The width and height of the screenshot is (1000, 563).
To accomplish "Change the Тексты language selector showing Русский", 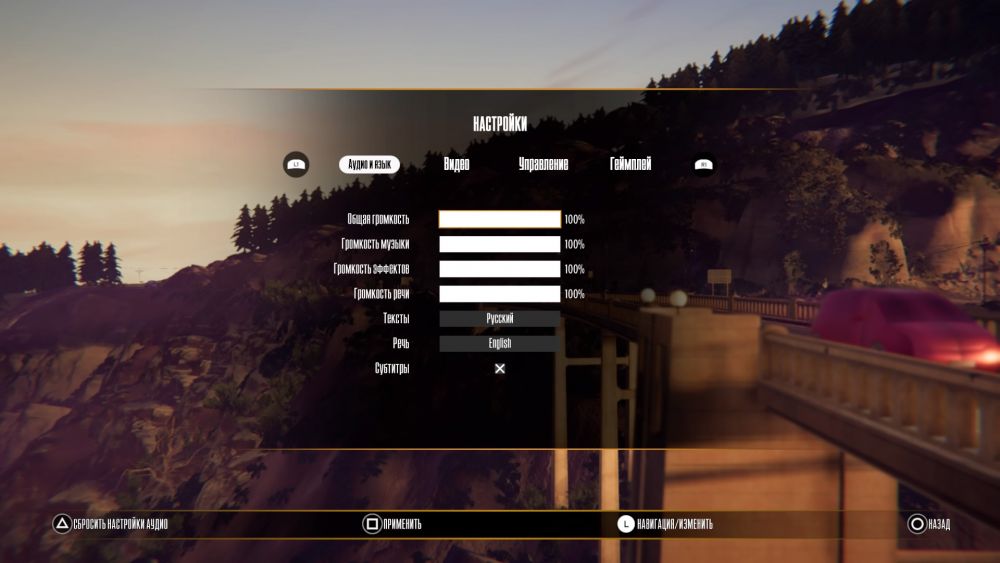I will click(500, 319).
